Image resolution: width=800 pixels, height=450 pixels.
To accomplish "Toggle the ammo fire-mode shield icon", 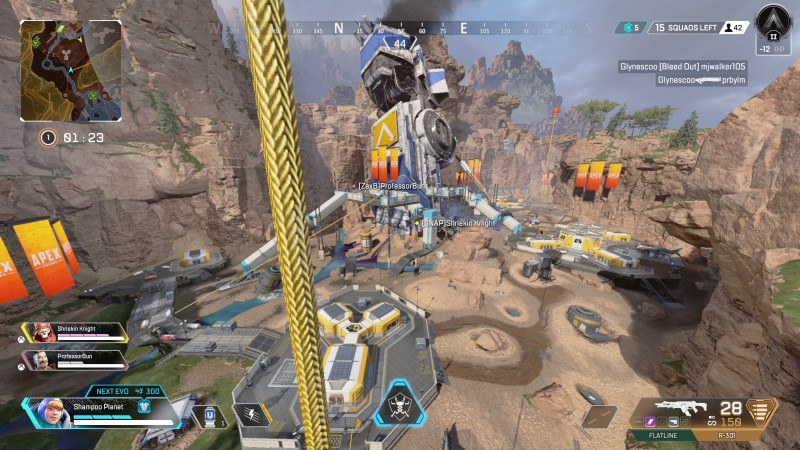I will (x=762, y=411).
